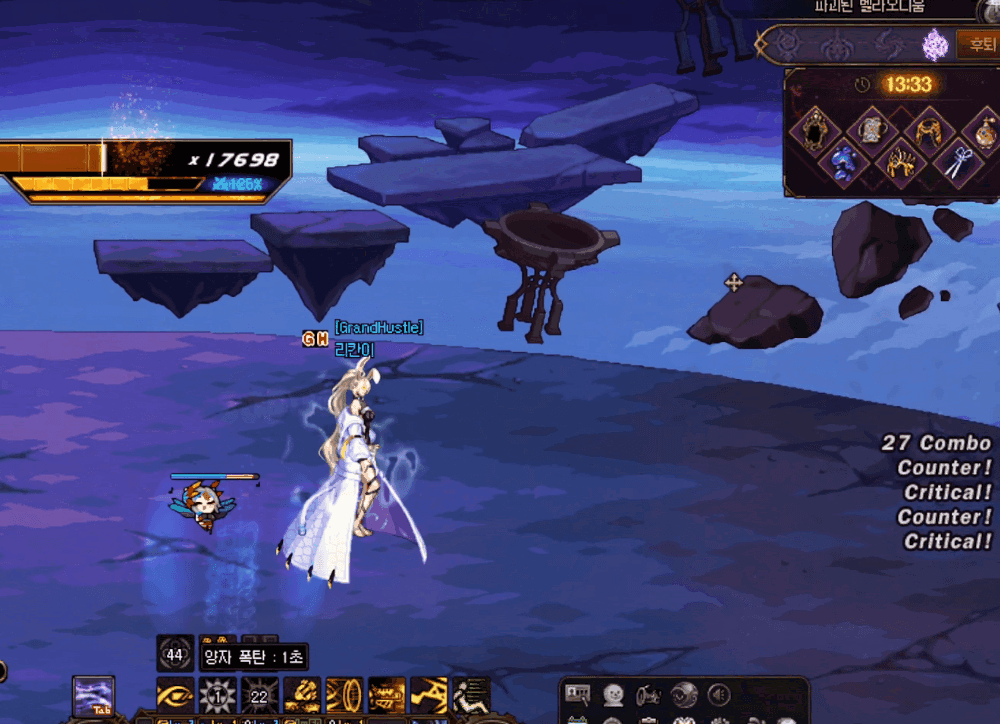Open the character card menu icon
Screen dimensions: 1000x724
point(577,694)
